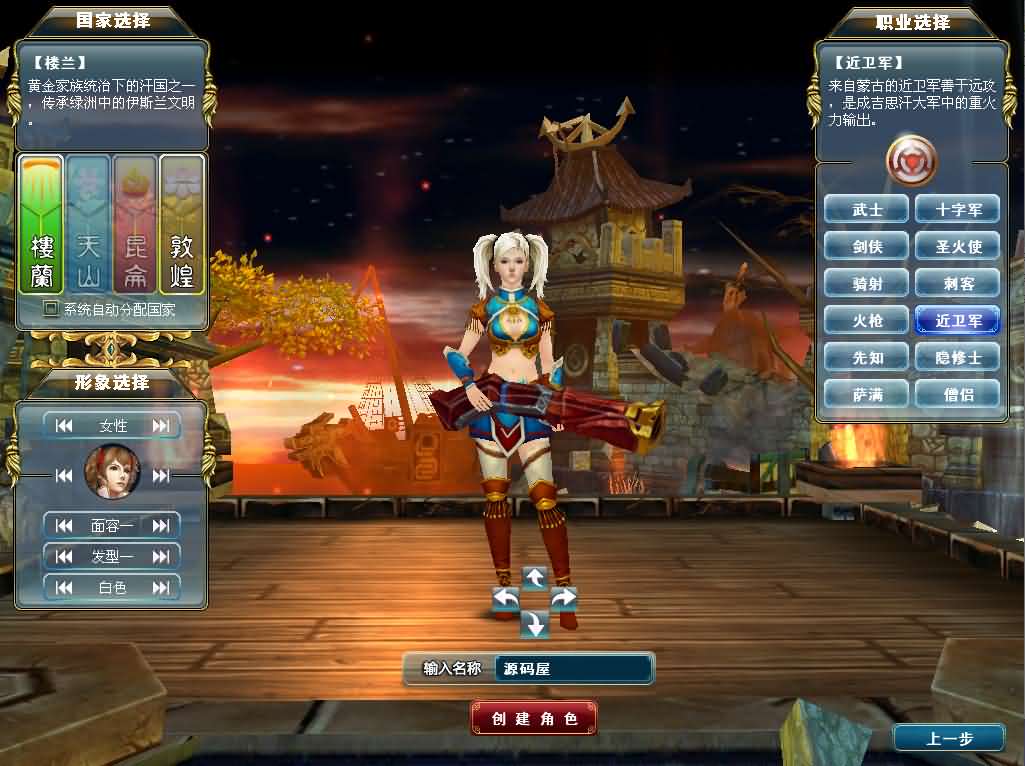Image resolution: width=1025 pixels, height=766 pixels.
Task: Choose the 僧侣 class button
Action: tap(958, 395)
